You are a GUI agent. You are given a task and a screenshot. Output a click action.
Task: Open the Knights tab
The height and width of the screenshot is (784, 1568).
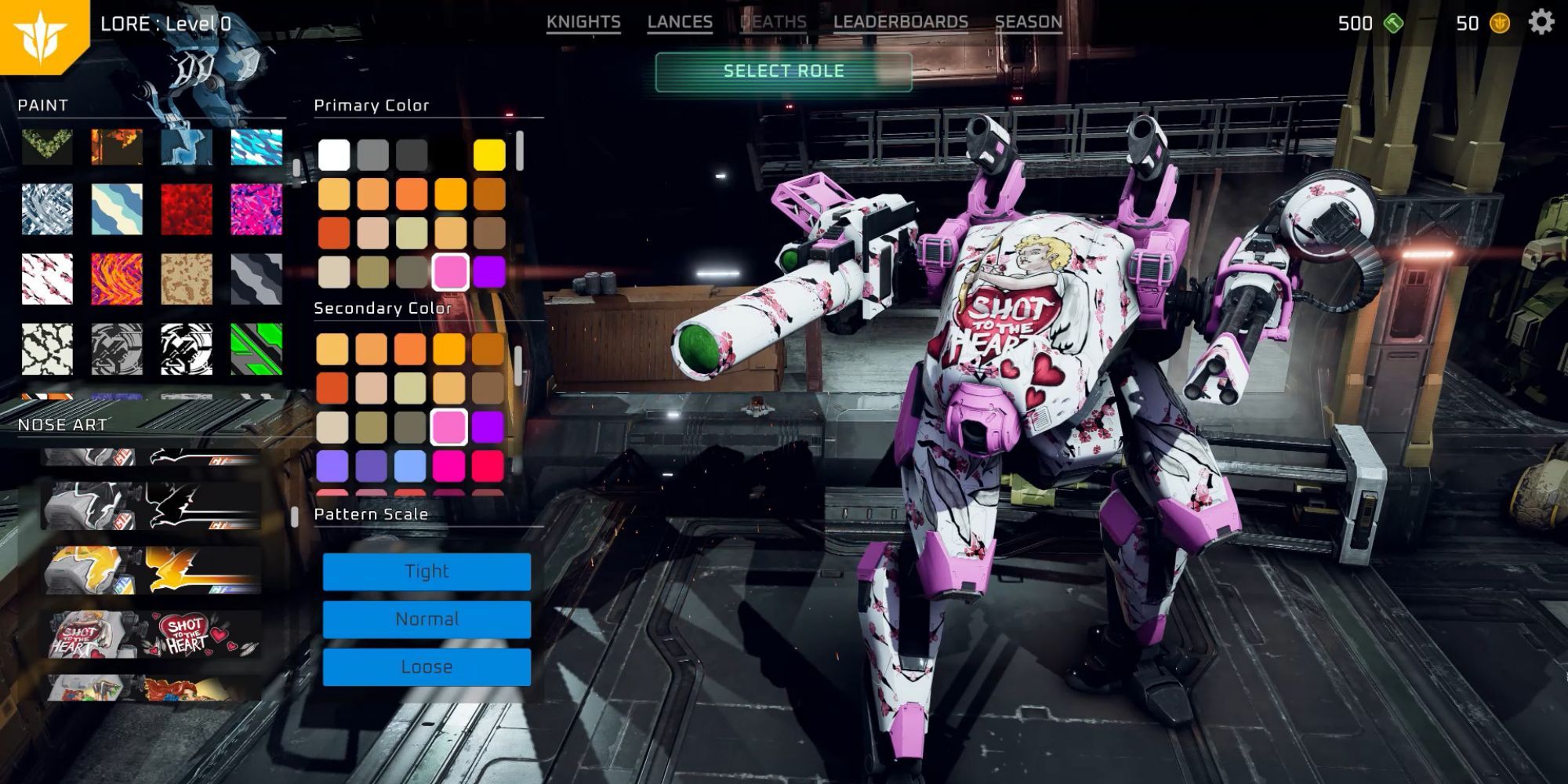583,23
